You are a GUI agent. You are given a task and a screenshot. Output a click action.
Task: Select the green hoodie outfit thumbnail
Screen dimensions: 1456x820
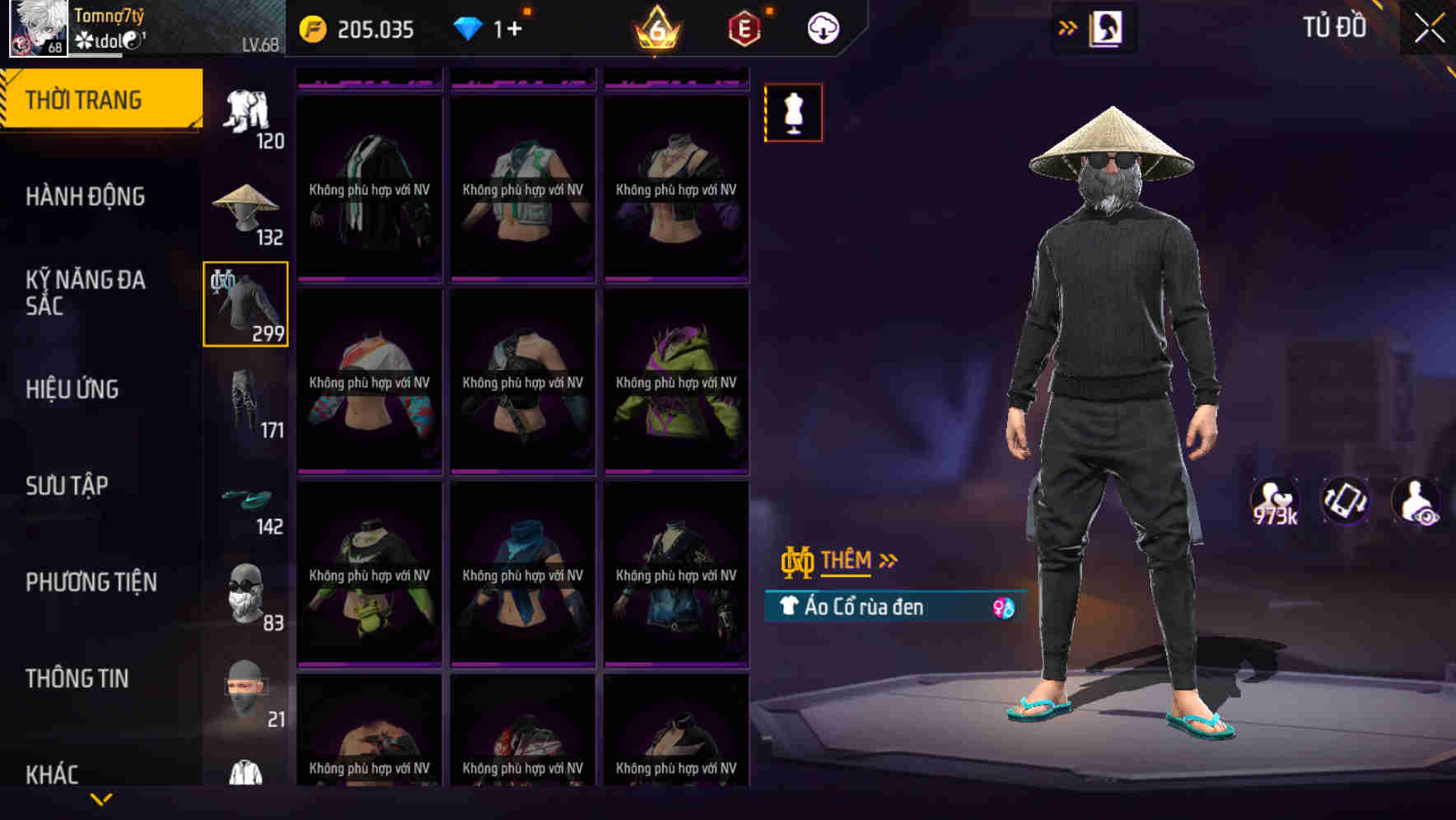pyautogui.click(x=675, y=383)
